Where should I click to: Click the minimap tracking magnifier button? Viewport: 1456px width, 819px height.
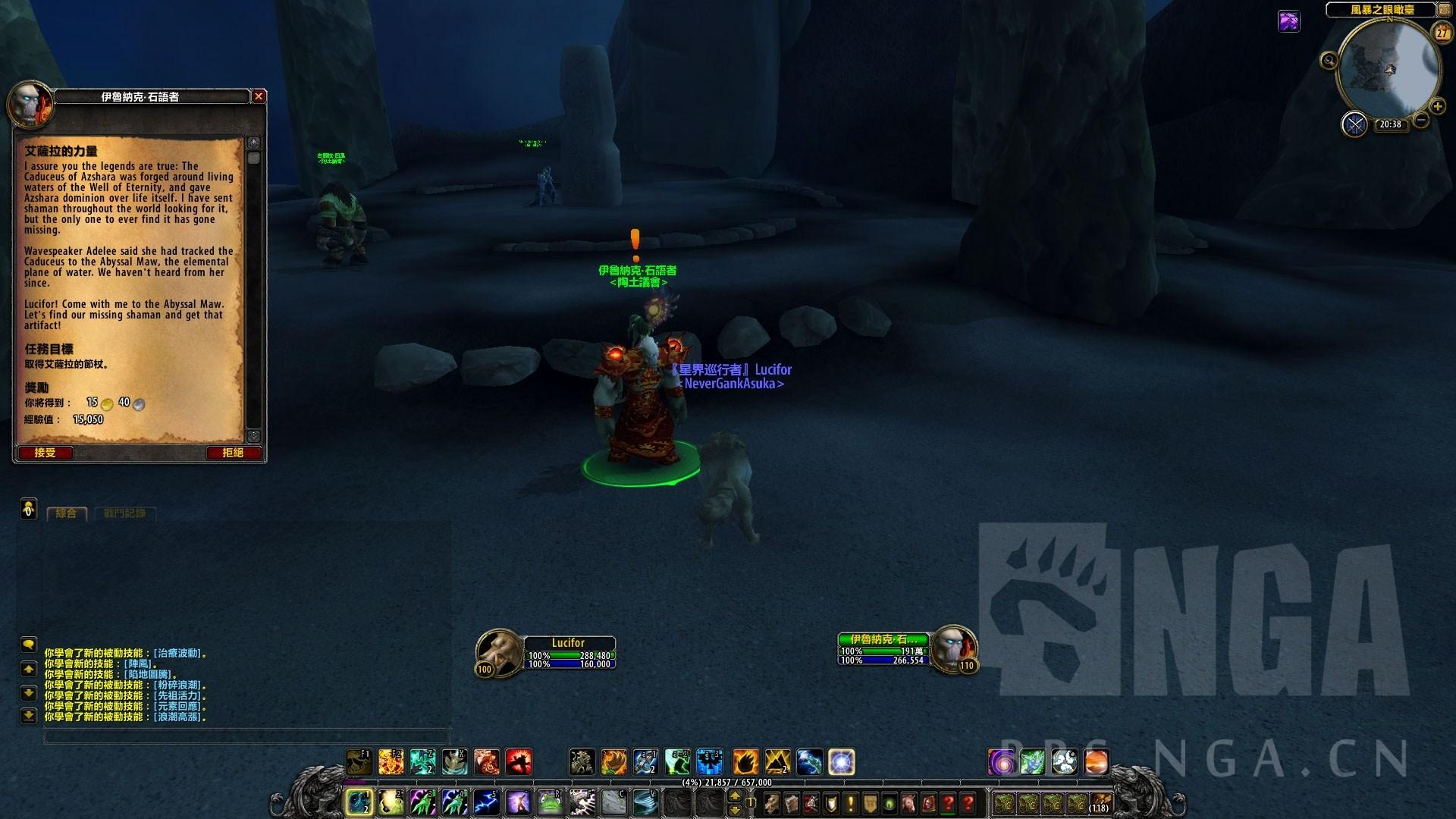click(x=1329, y=61)
